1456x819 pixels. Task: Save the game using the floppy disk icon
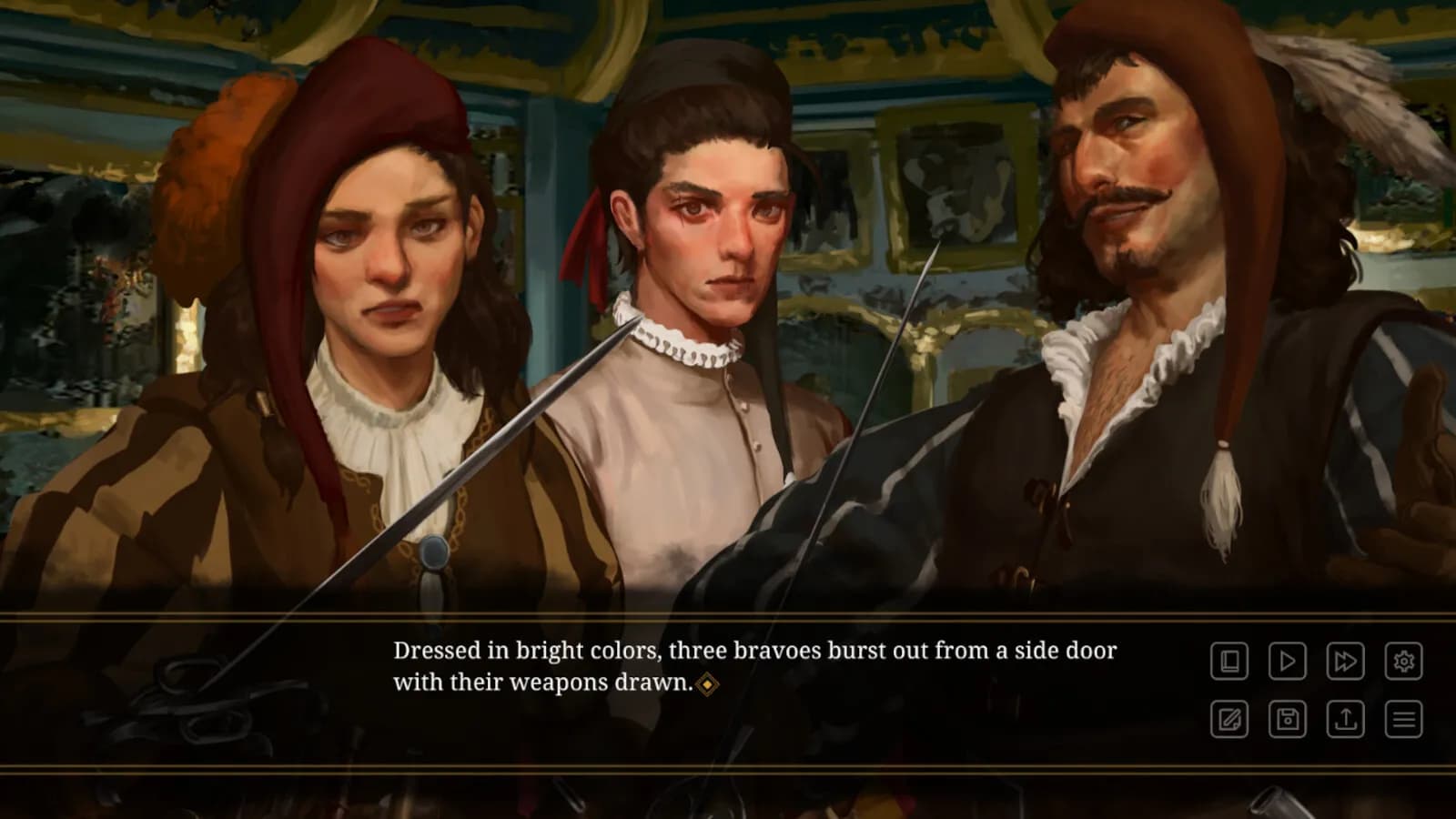[x=1287, y=719]
